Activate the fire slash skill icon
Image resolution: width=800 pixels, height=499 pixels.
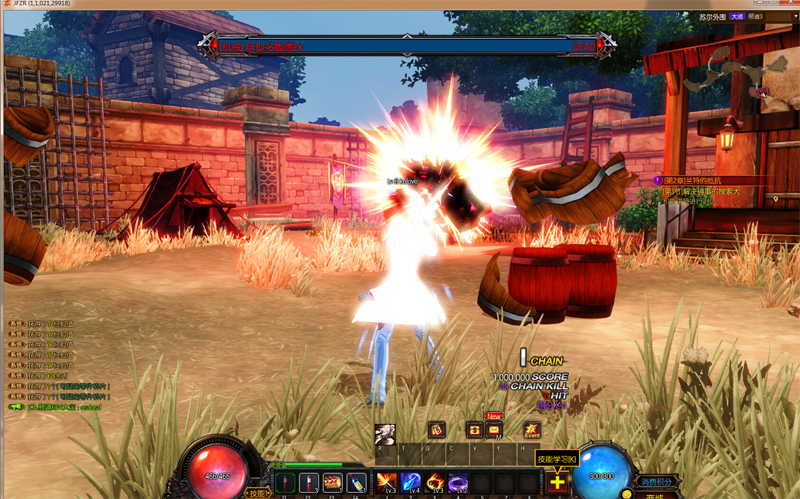click(386, 483)
